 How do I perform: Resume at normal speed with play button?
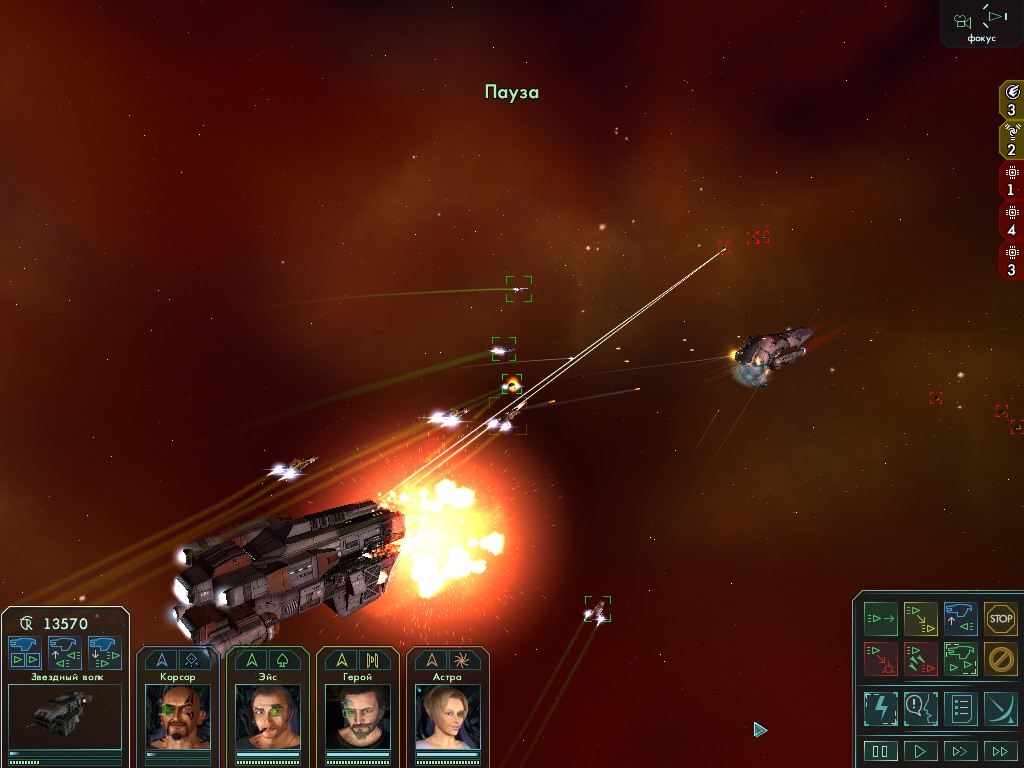[920, 751]
